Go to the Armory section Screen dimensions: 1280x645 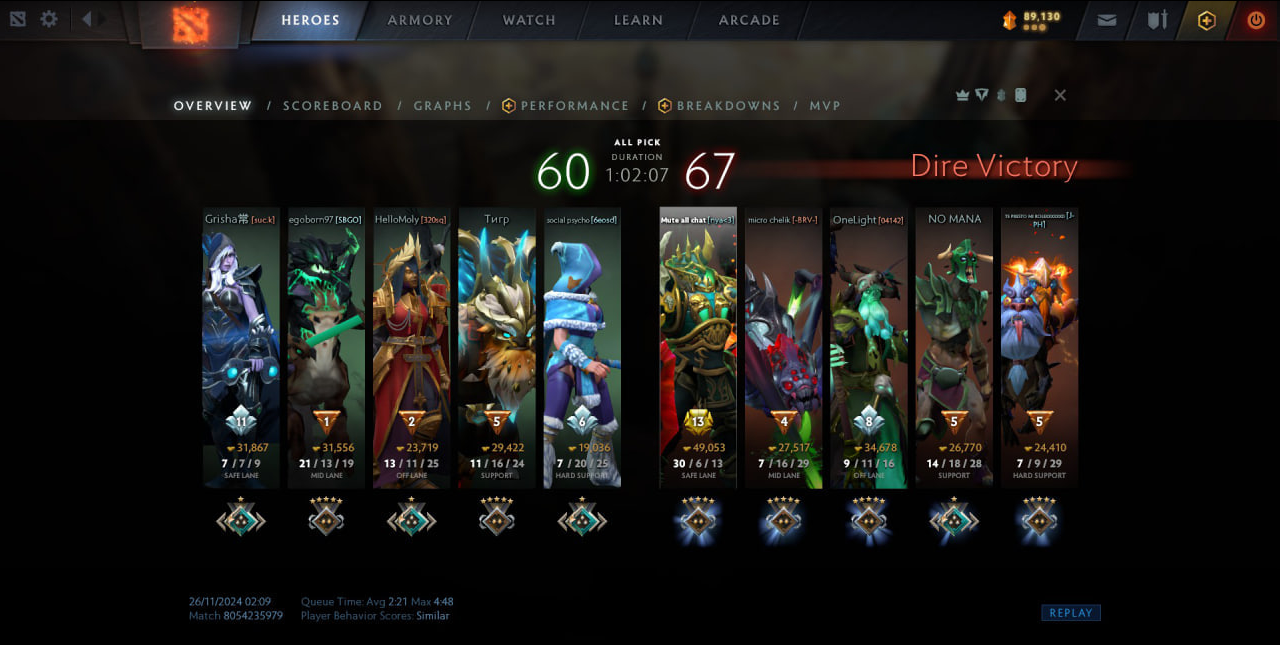420,20
